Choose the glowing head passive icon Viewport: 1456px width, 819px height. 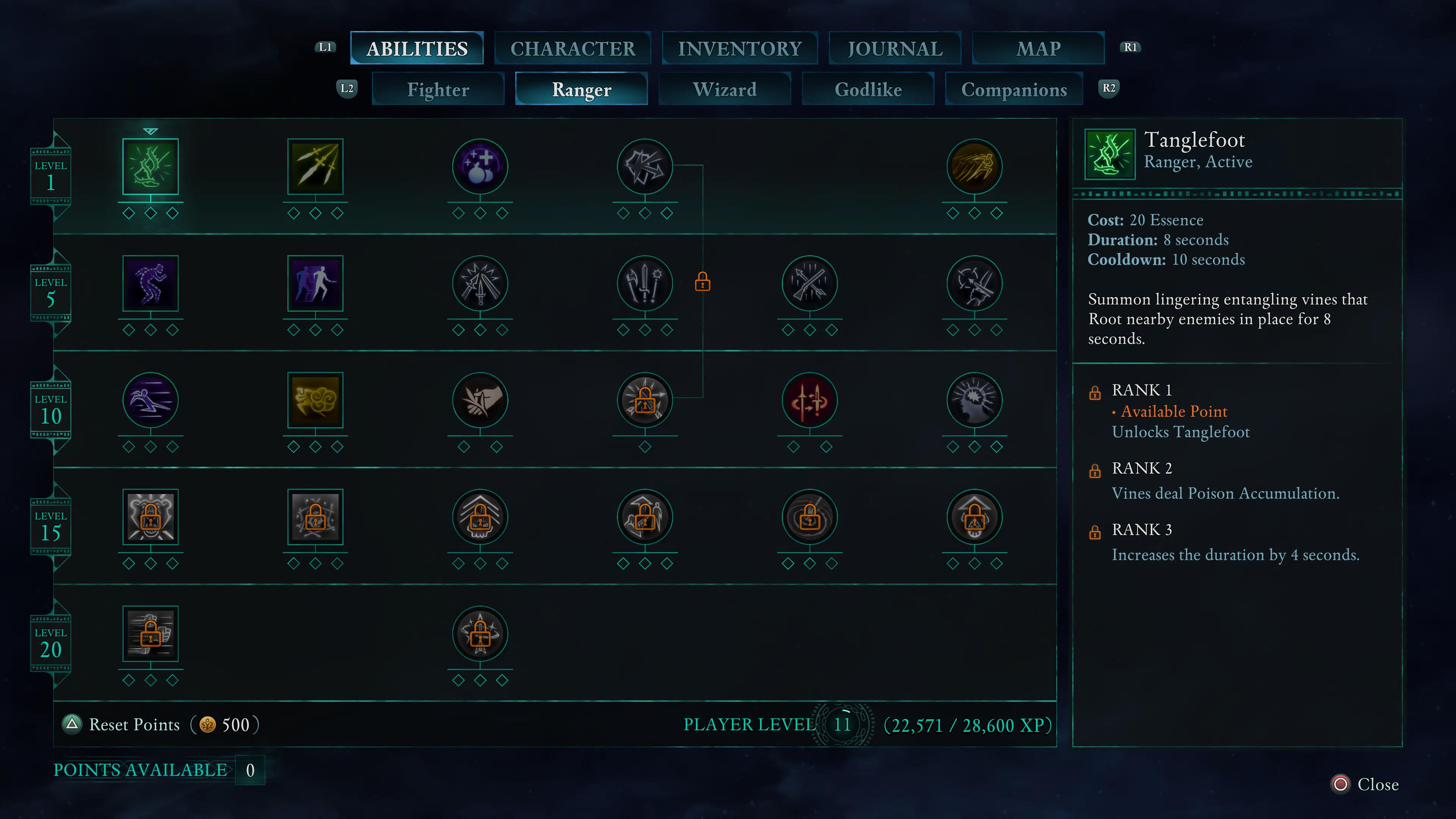coord(974,400)
